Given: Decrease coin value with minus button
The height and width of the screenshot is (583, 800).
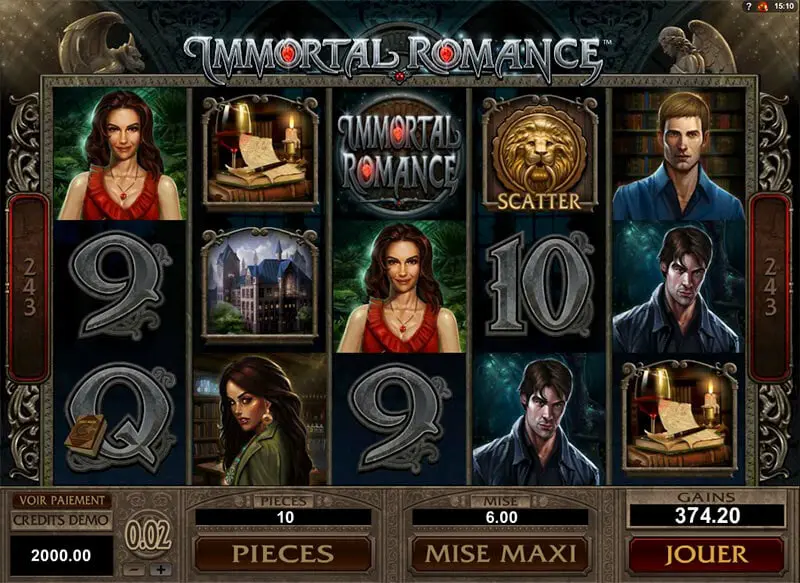Looking at the screenshot, I should tap(137, 569).
